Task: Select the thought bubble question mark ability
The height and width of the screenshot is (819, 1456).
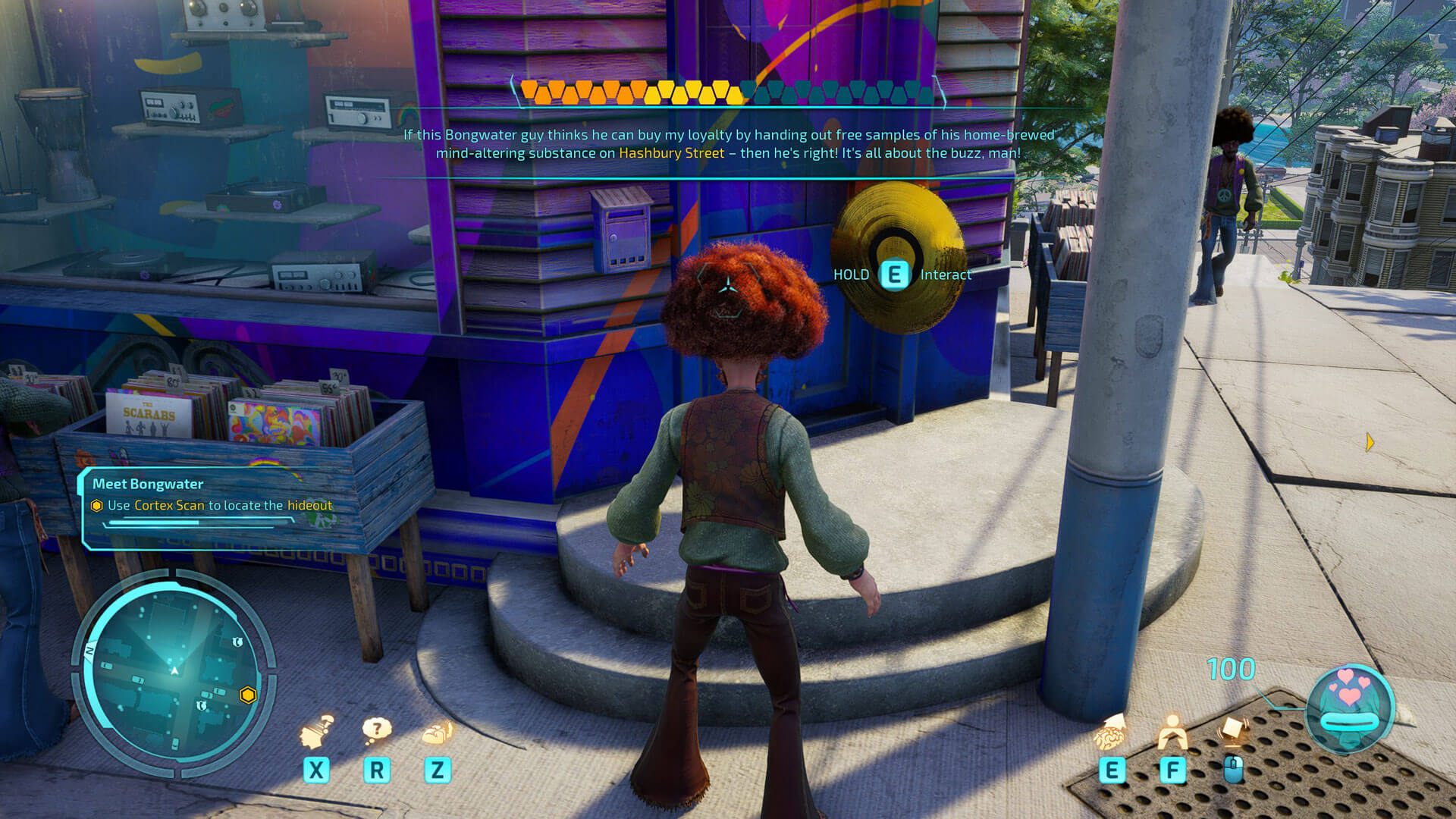Action: 377,730
